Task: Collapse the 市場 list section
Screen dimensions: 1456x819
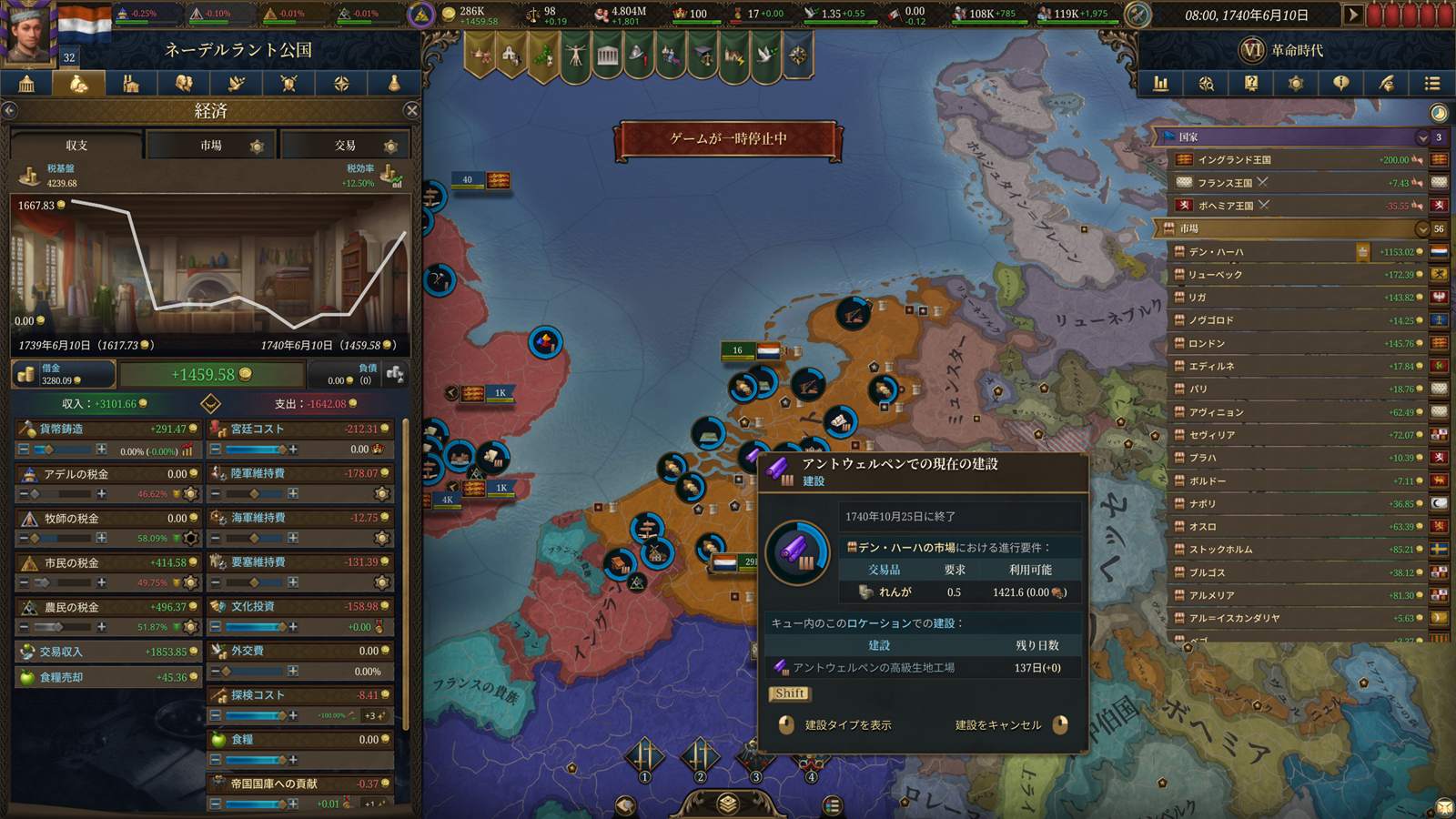Action: coord(1422,228)
